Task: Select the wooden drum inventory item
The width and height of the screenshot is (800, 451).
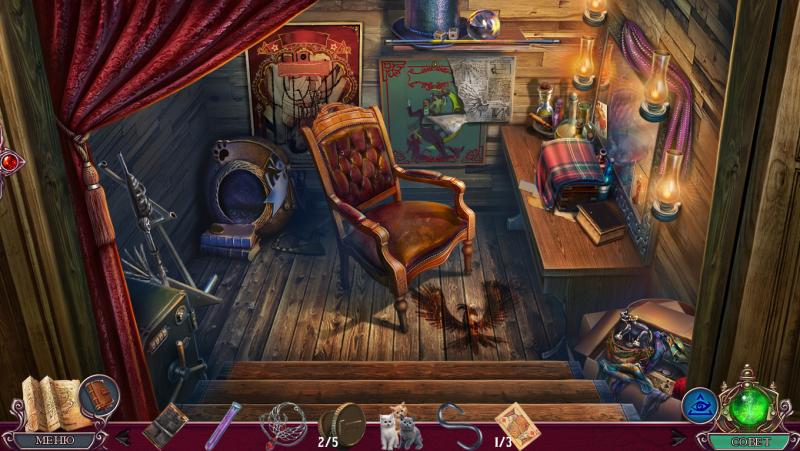Action: tap(343, 422)
